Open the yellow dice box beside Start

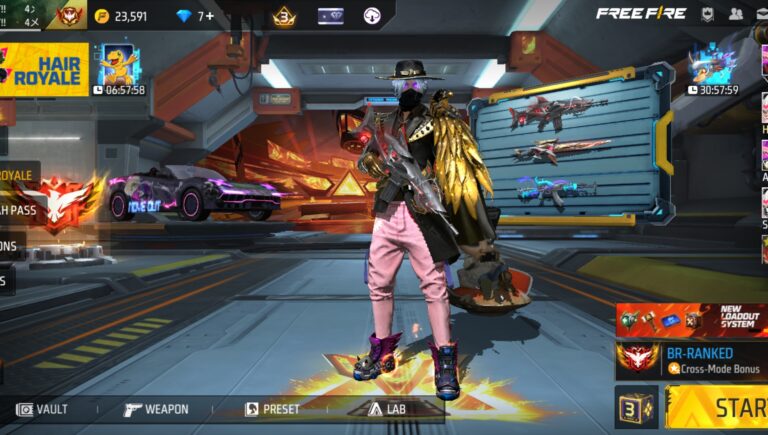[636, 408]
